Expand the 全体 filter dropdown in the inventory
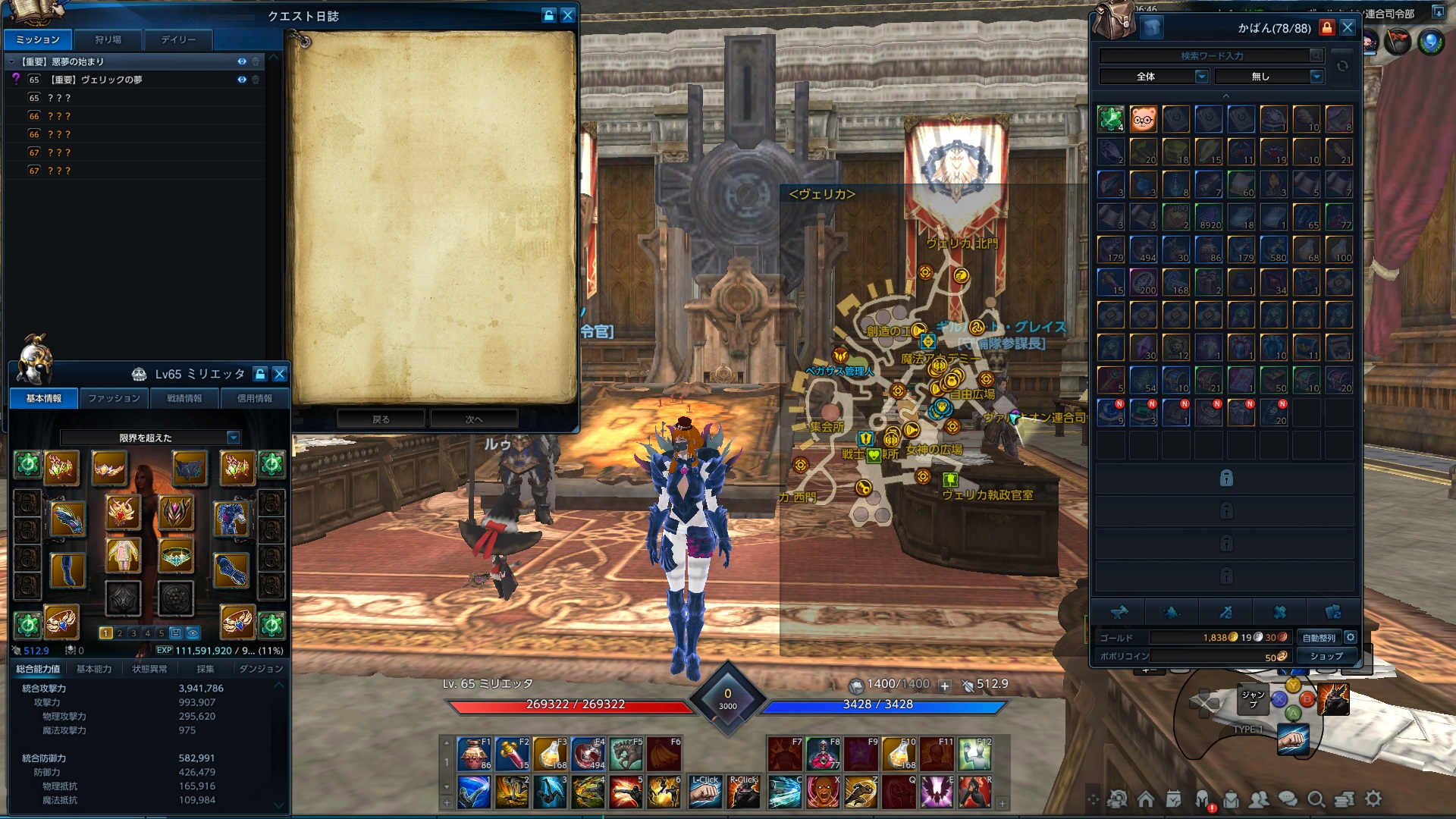Viewport: 1456px width, 819px height. [x=1200, y=77]
